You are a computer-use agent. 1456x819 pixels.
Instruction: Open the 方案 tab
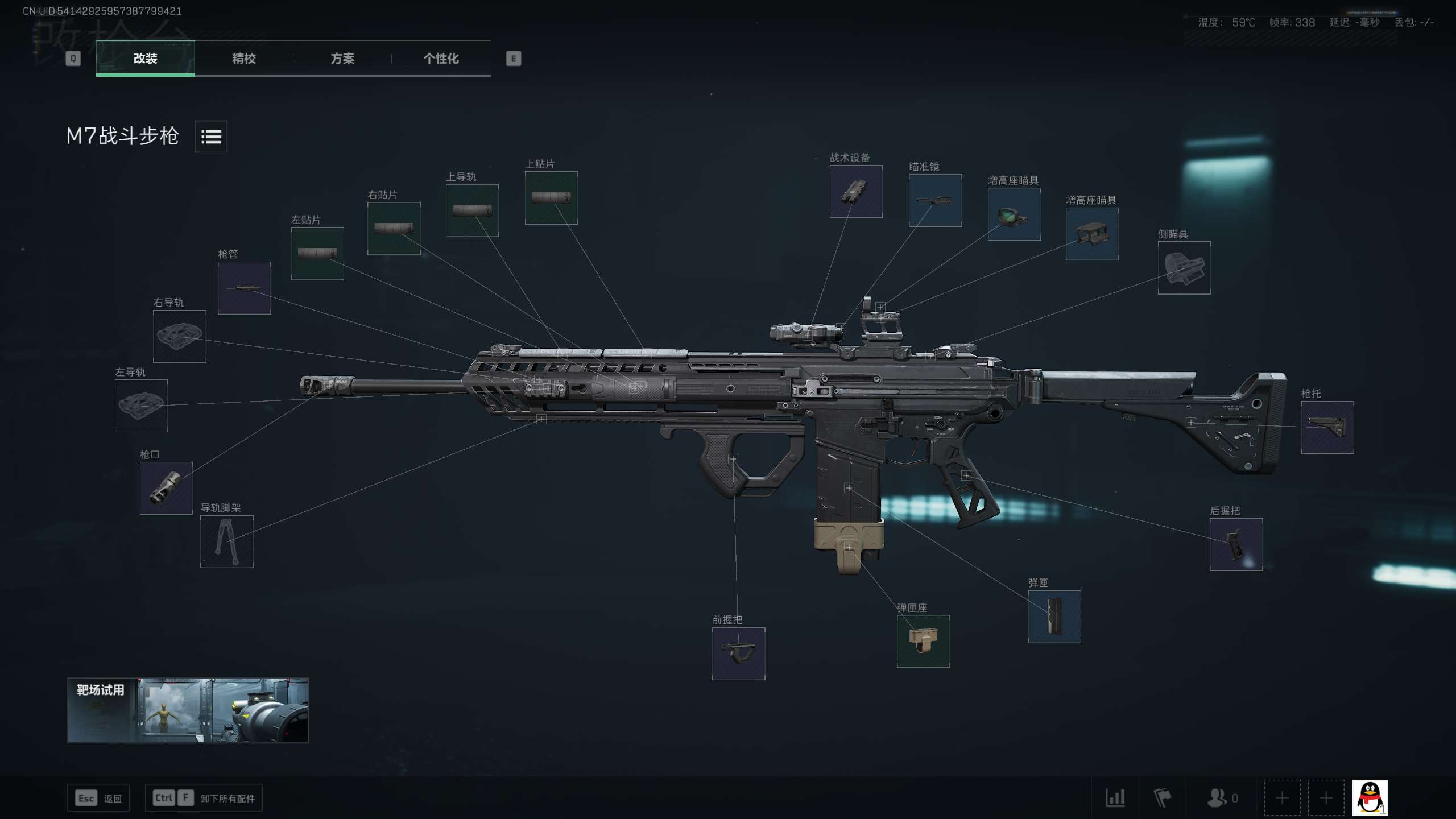342,59
